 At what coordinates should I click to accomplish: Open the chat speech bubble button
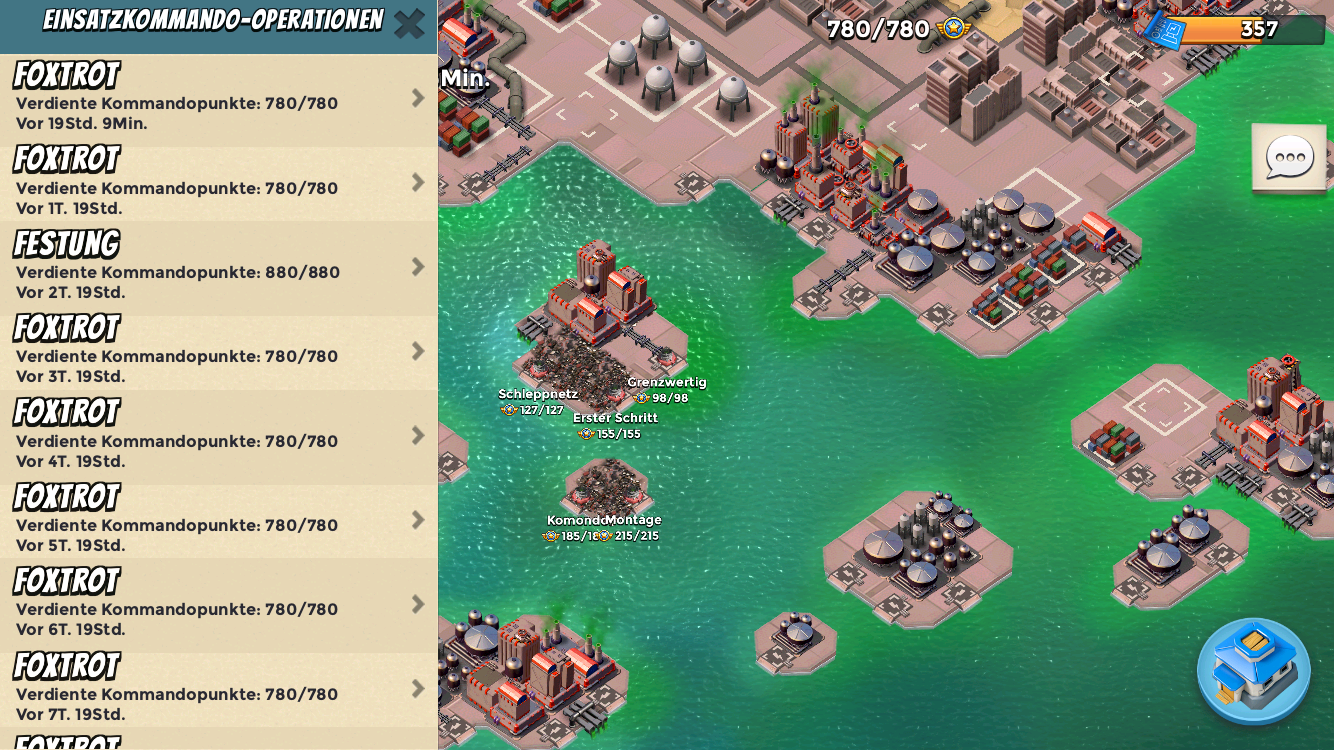click(x=1289, y=157)
